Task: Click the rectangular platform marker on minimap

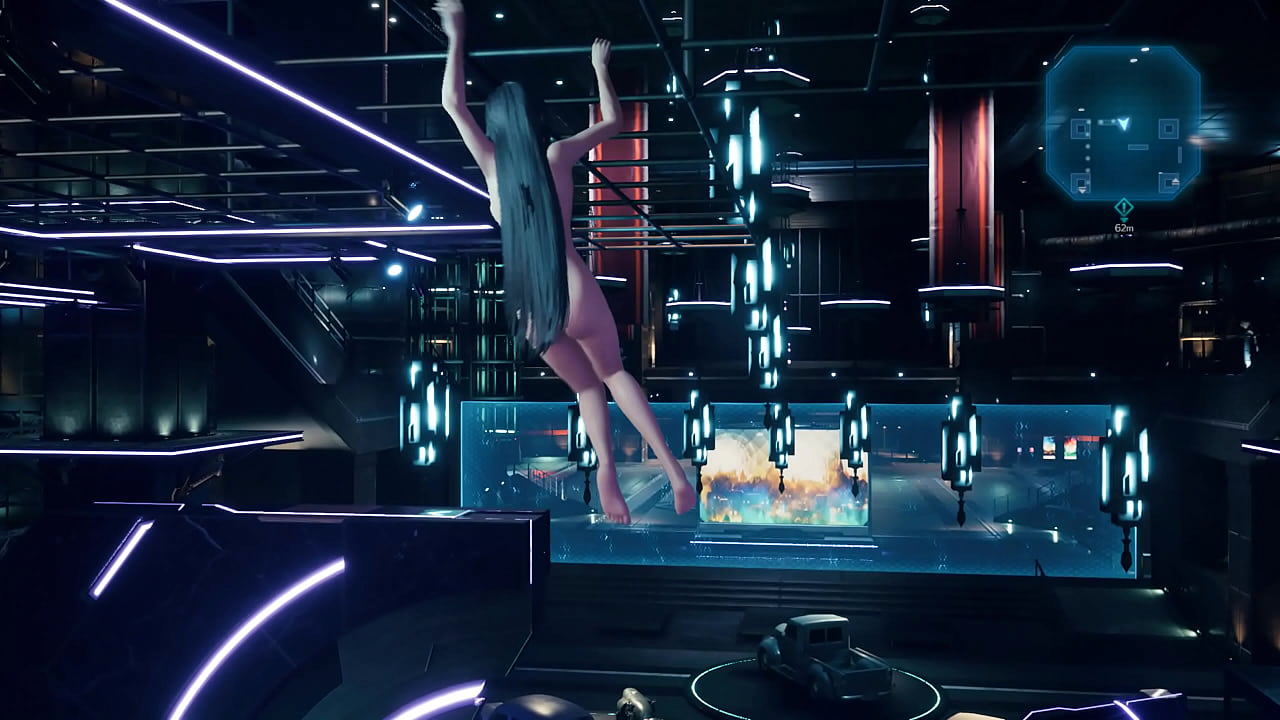Action: click(x=1137, y=146)
